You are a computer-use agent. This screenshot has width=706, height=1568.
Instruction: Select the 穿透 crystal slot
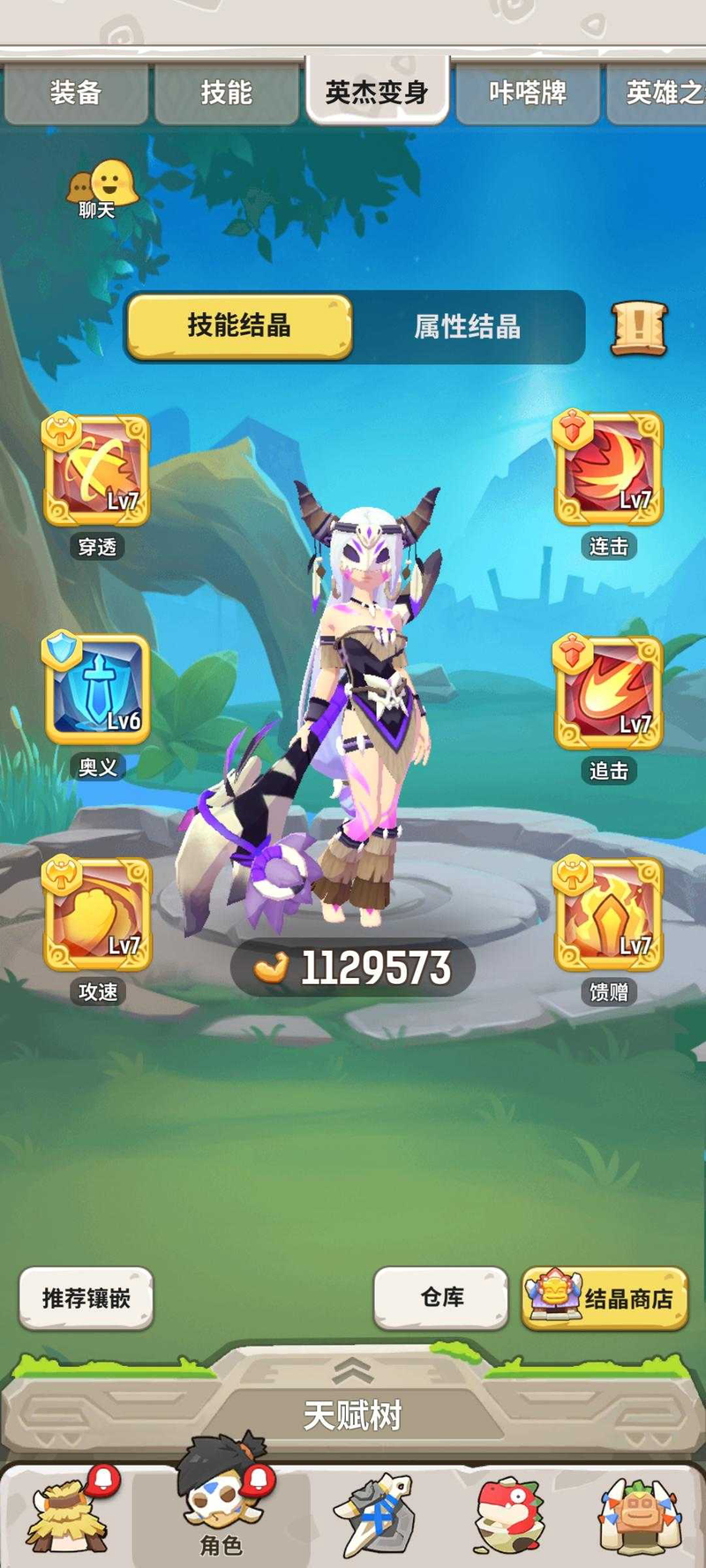pyautogui.click(x=97, y=471)
